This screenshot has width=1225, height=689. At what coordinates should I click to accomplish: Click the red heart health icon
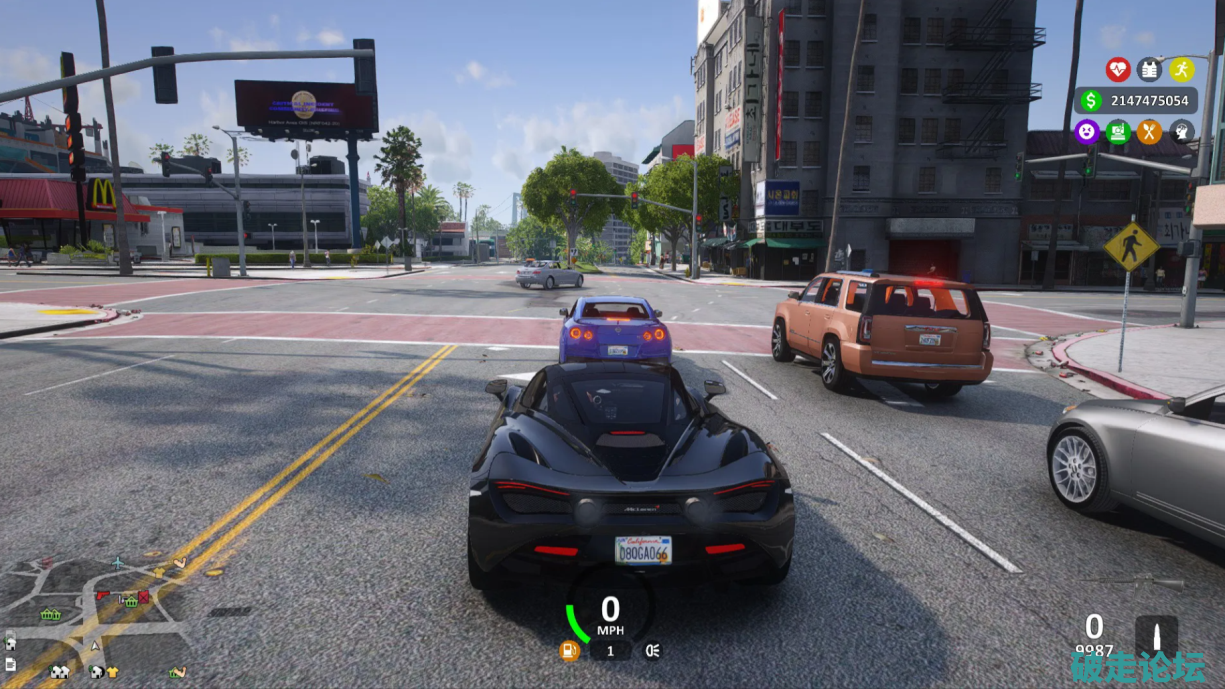pyautogui.click(x=1118, y=69)
